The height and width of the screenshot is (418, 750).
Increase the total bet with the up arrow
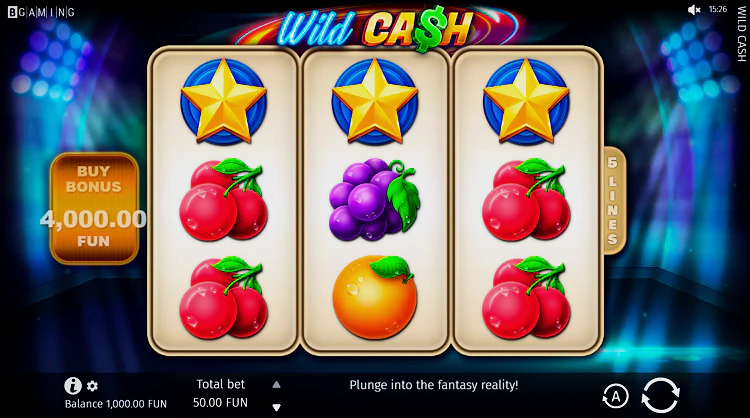[x=277, y=384]
